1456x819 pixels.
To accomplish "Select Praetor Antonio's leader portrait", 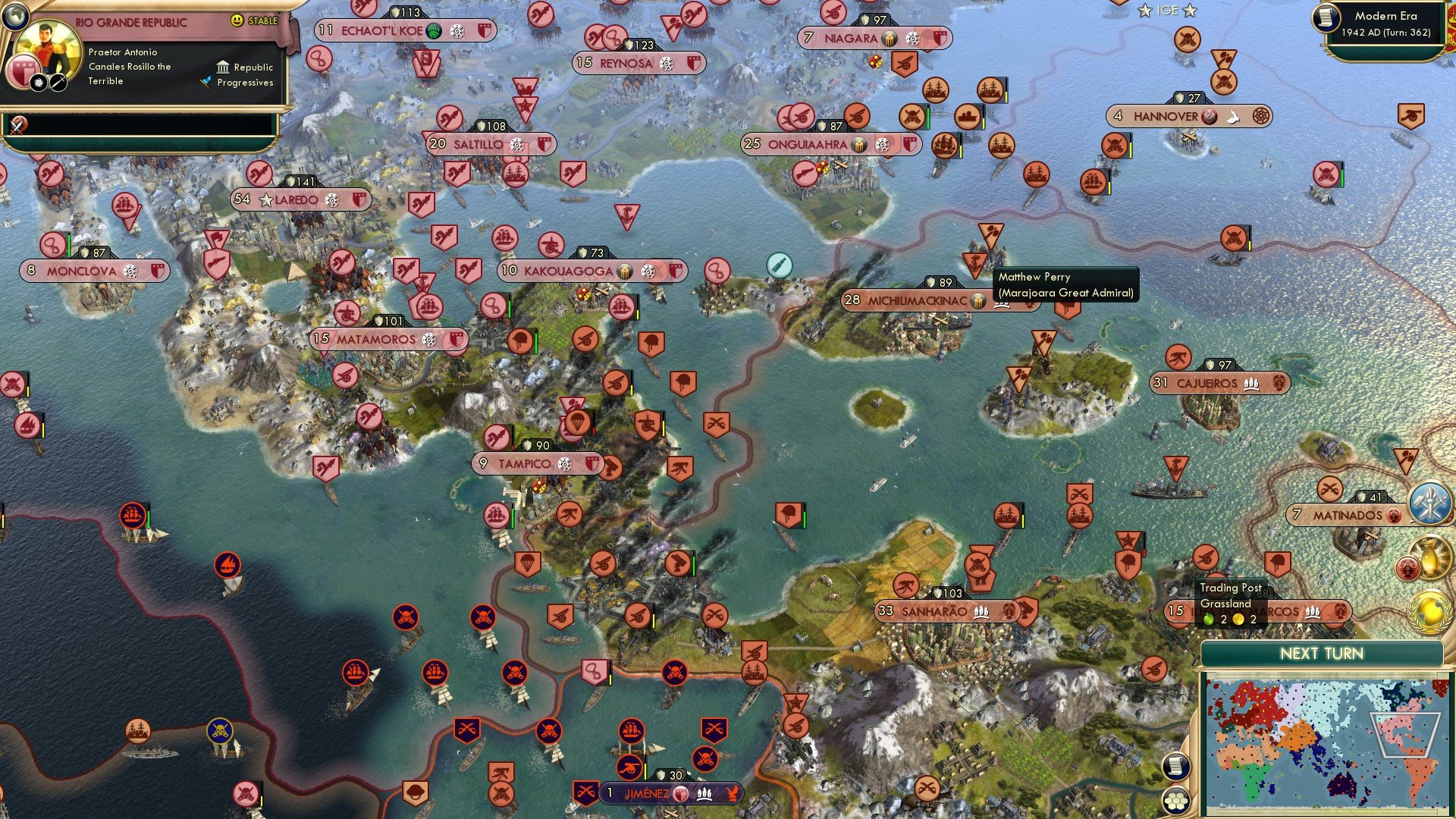I will [x=47, y=44].
